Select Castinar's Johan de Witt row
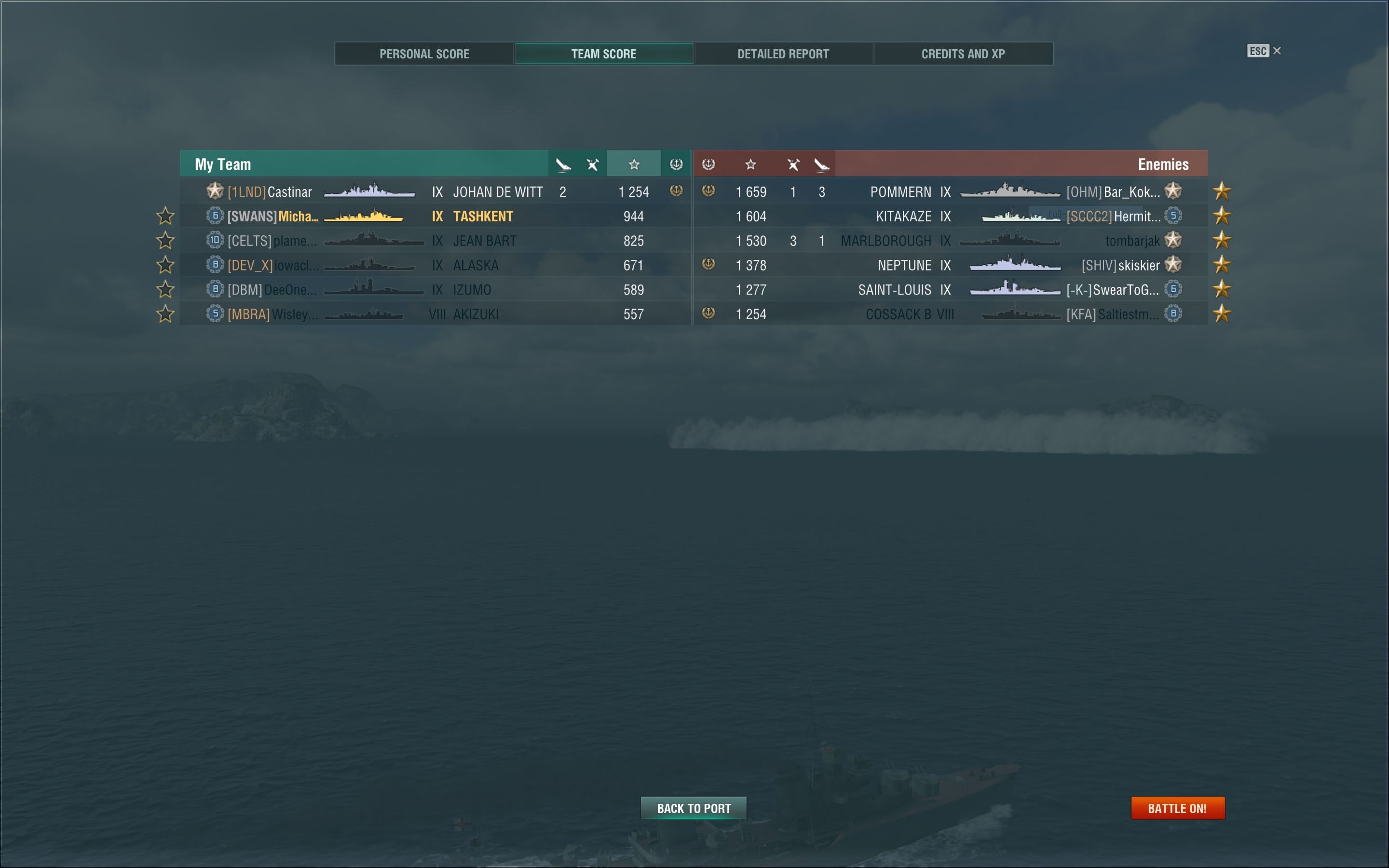Viewport: 1389px width, 868px height. point(435,192)
